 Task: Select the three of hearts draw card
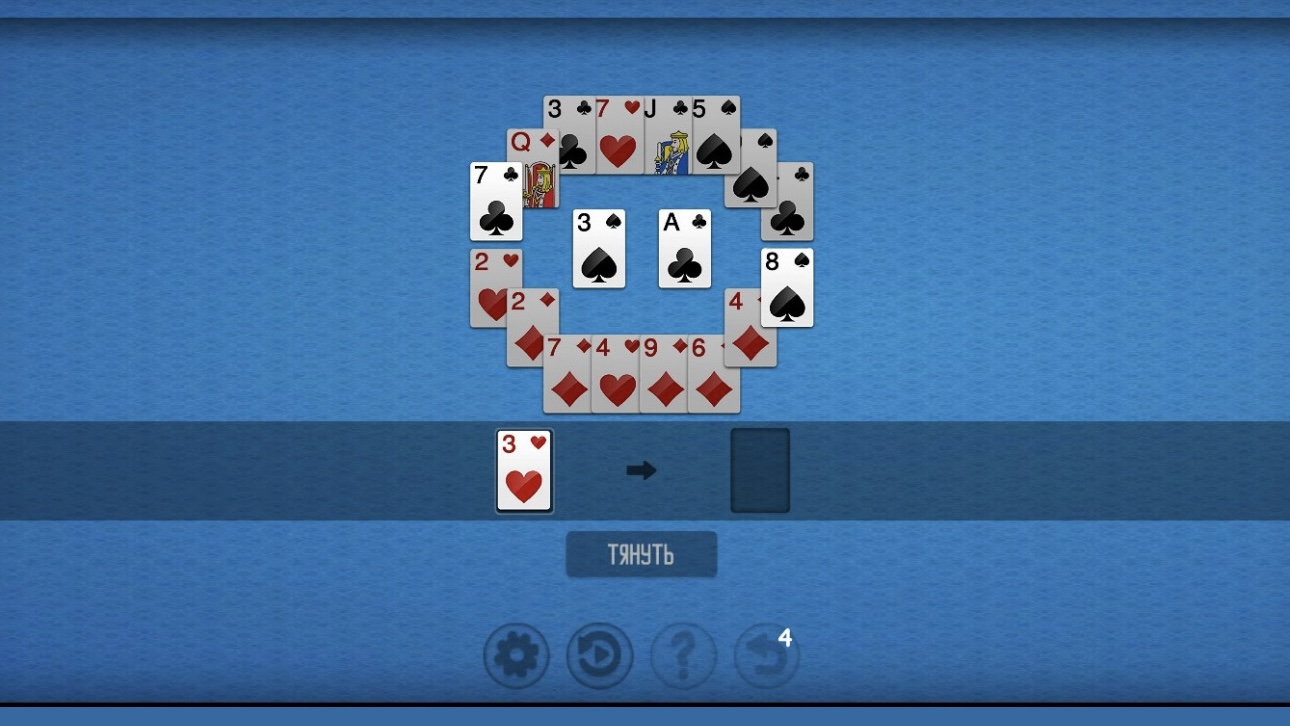pos(523,470)
